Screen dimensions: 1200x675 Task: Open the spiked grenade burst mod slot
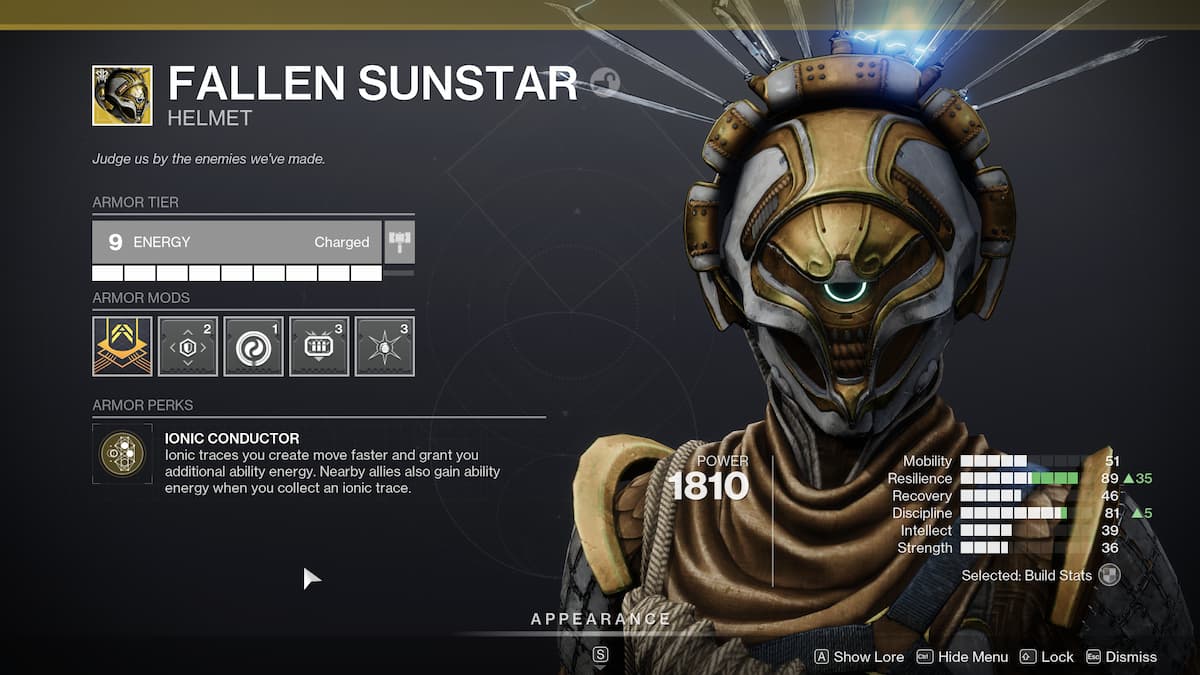384,346
